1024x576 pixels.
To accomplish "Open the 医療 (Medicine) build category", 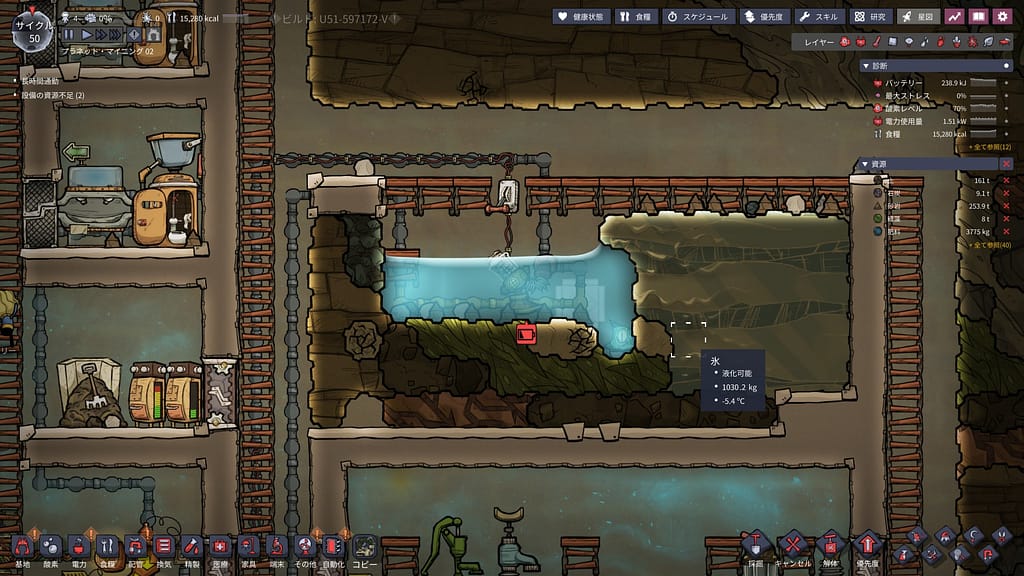I will (220, 547).
